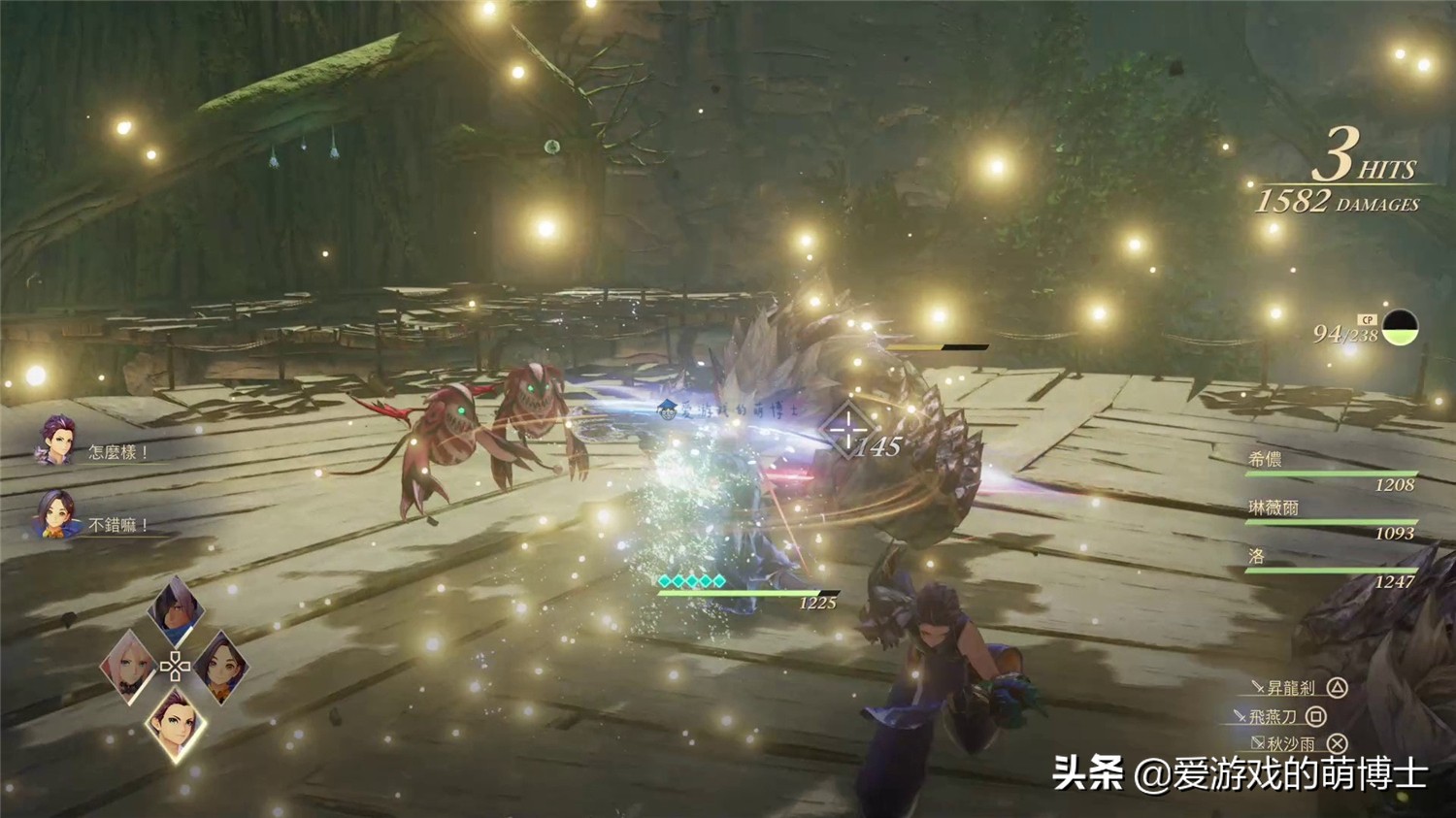Select the 洛 party status row

1331,568
